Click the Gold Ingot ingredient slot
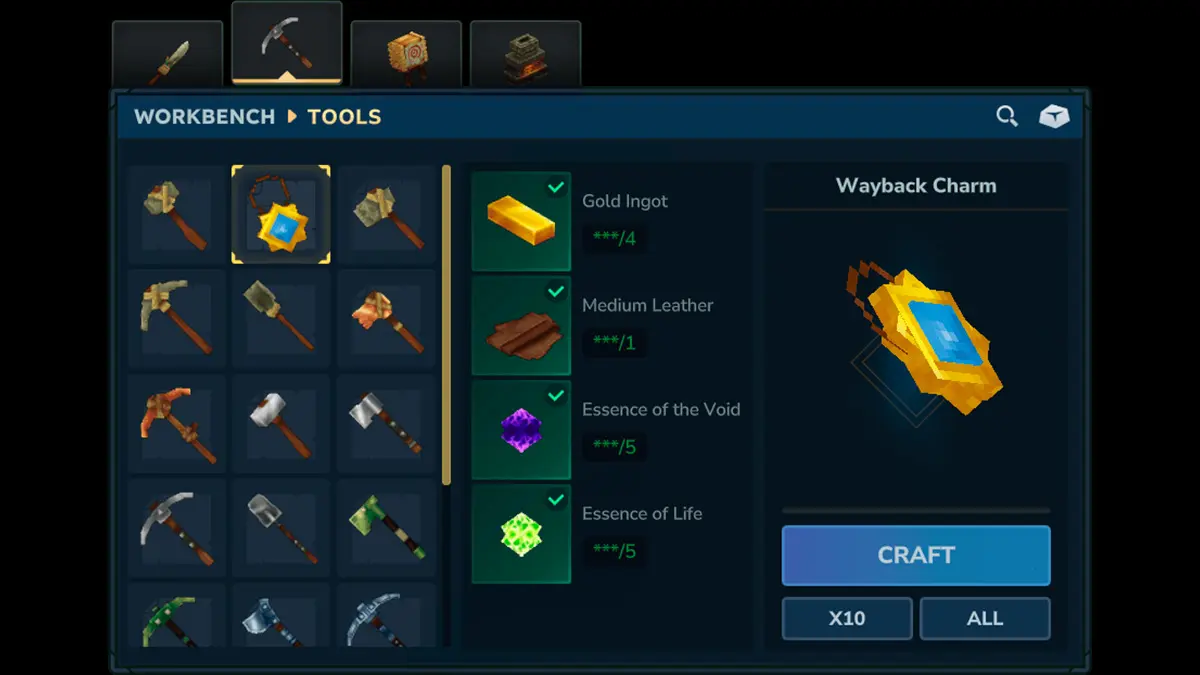 (x=521, y=220)
